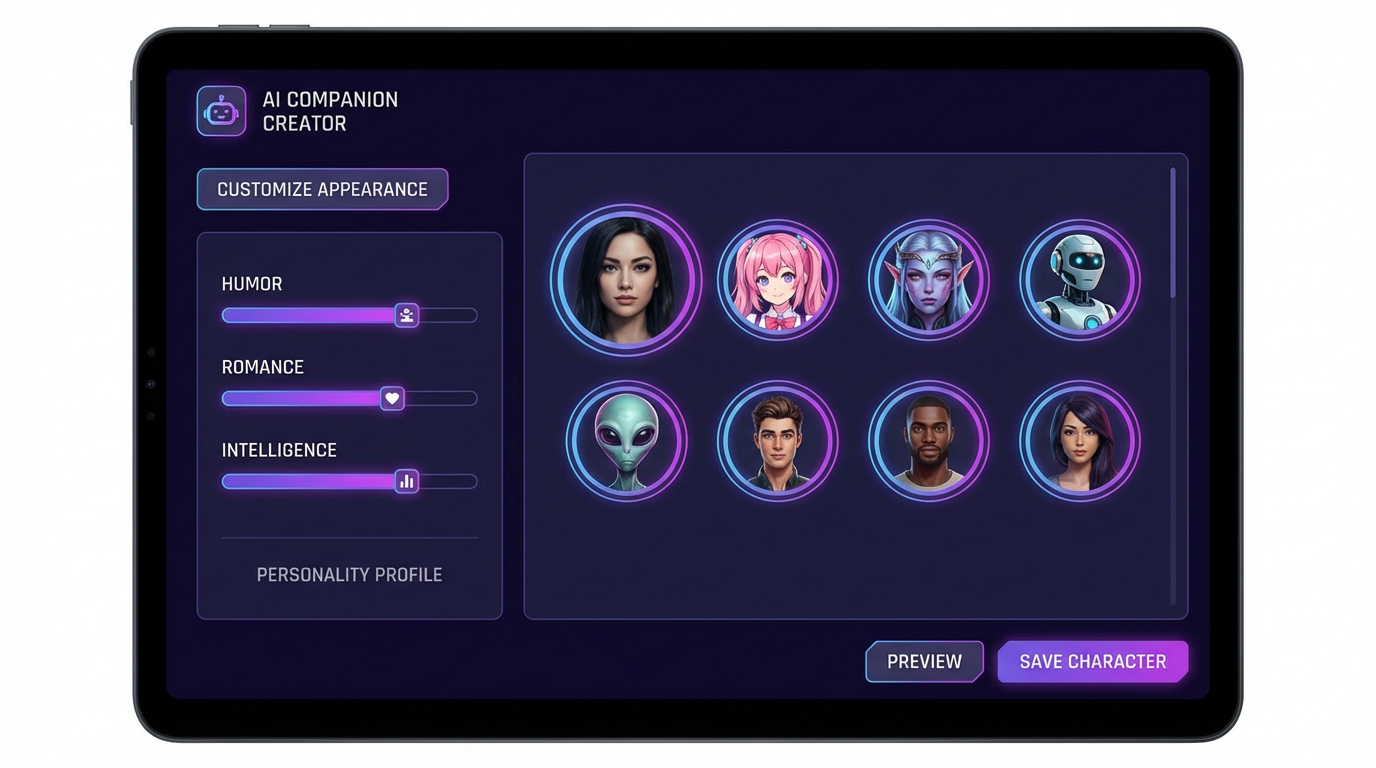Click the heart icon on the Romance slider

pyautogui.click(x=391, y=398)
